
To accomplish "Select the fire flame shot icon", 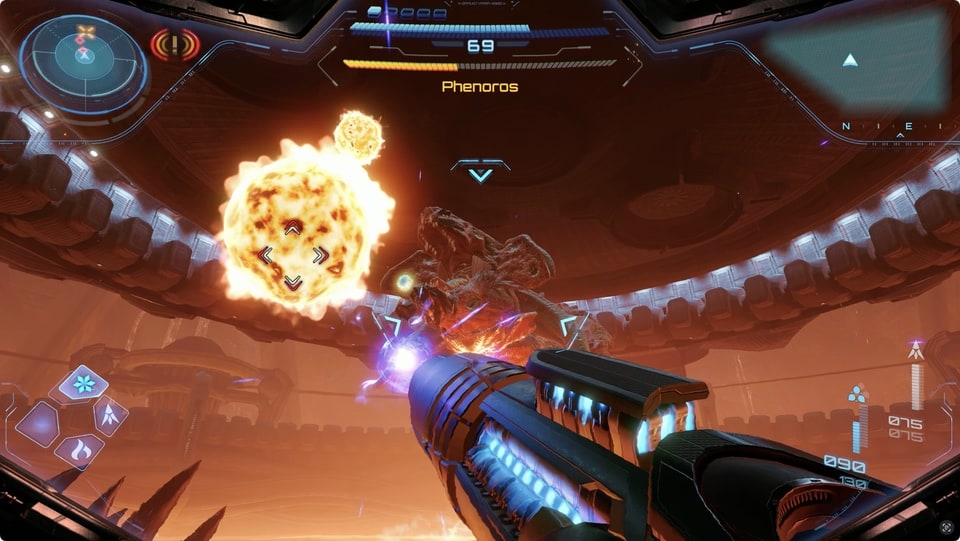I will click(x=80, y=450).
